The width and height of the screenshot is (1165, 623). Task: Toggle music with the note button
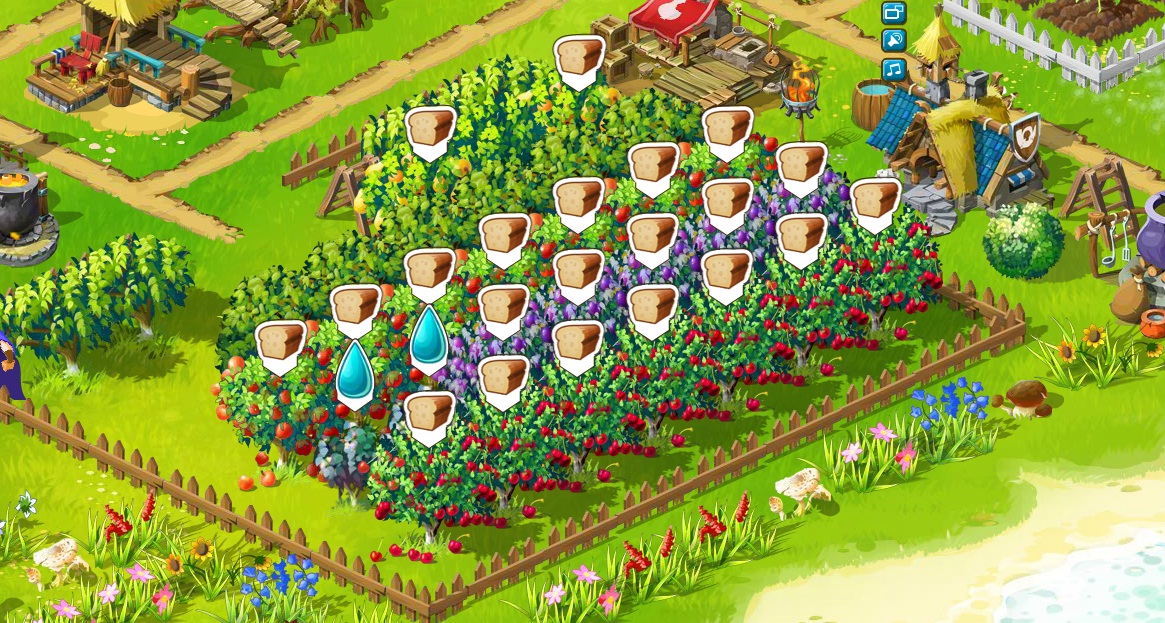click(893, 69)
